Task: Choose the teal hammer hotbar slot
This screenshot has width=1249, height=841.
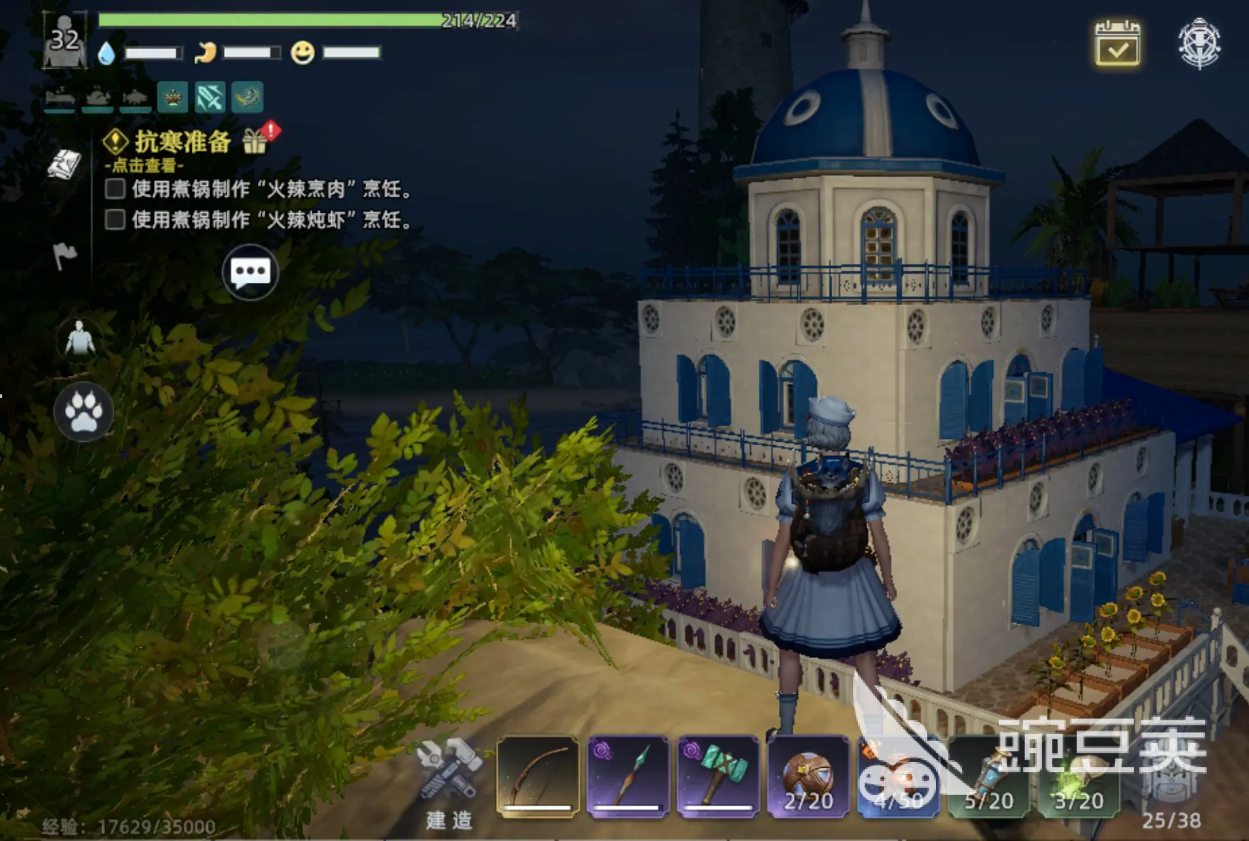Action: 718,777
